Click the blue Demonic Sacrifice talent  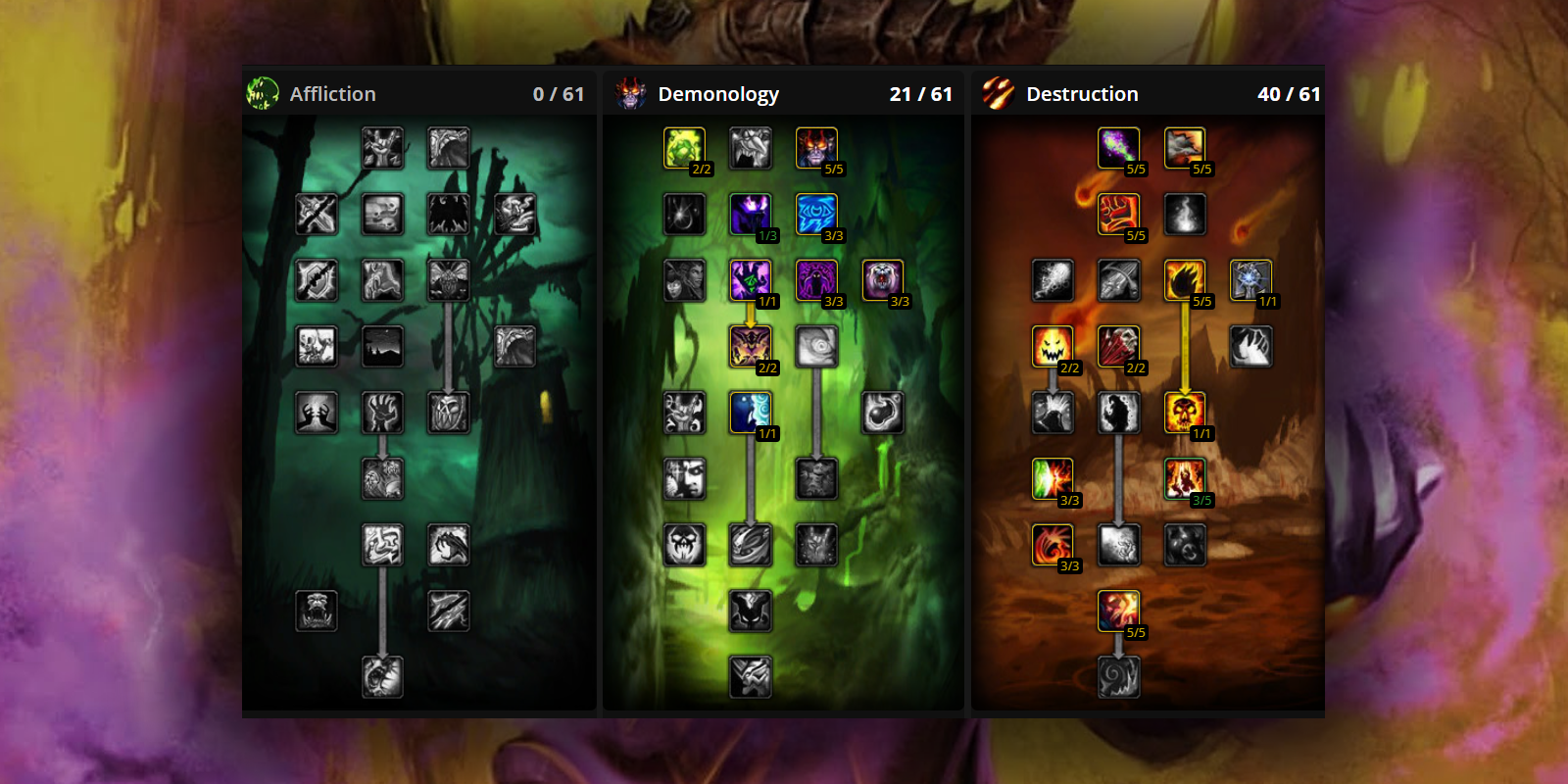click(x=750, y=411)
